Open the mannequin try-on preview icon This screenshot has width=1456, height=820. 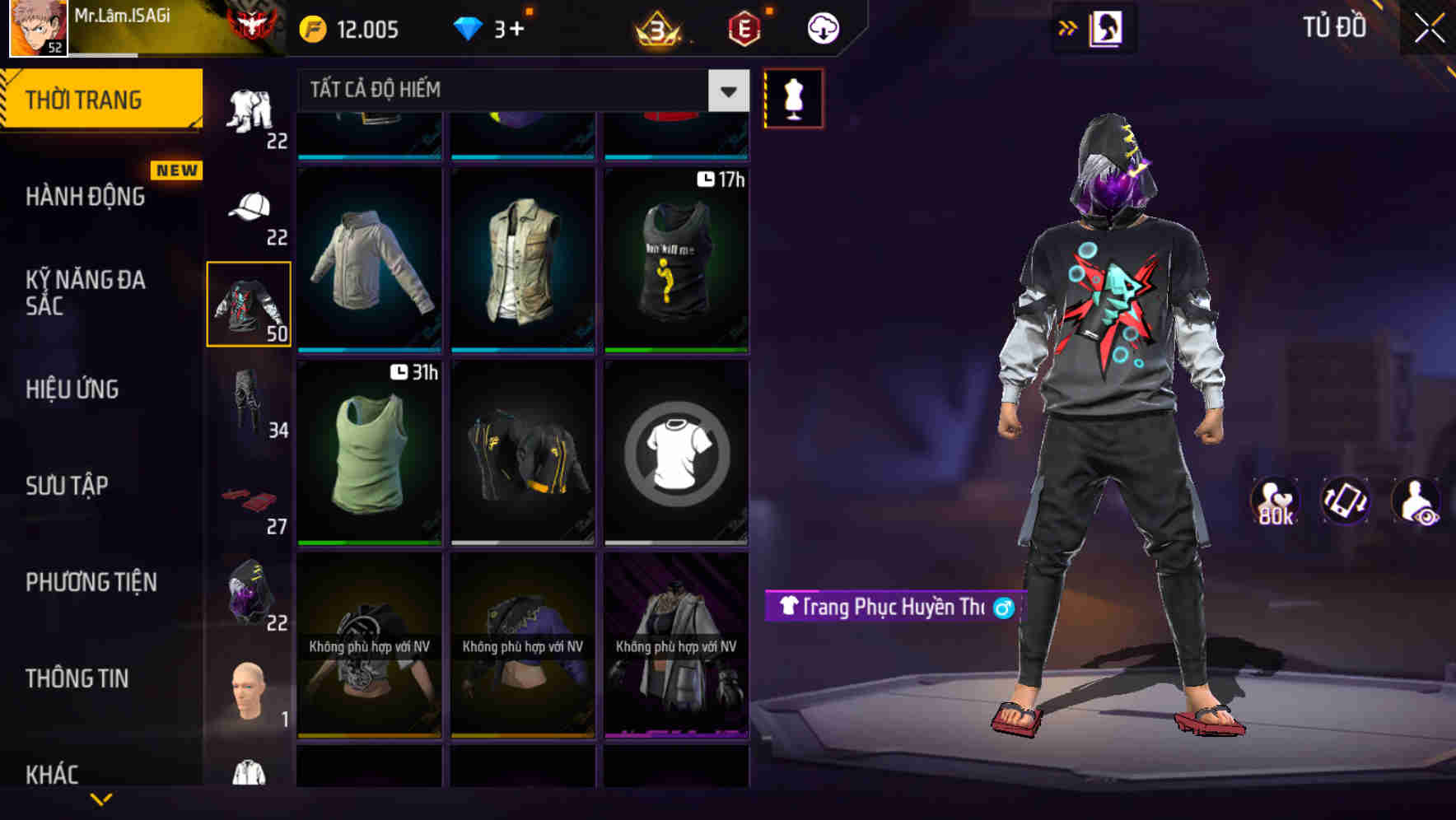coord(792,97)
